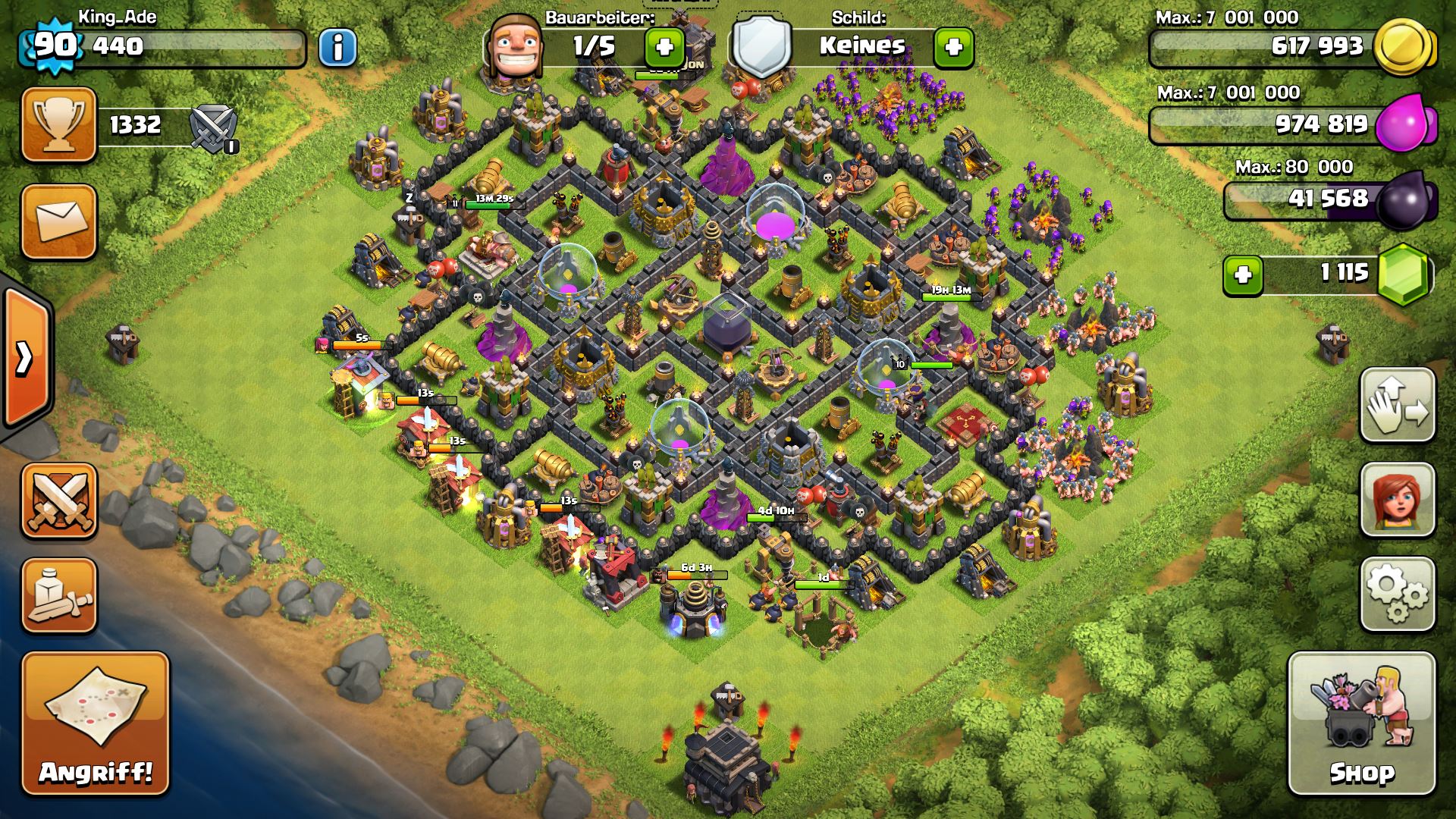1456x819 pixels.
Task: Show player info with blue i button
Action: (x=337, y=48)
